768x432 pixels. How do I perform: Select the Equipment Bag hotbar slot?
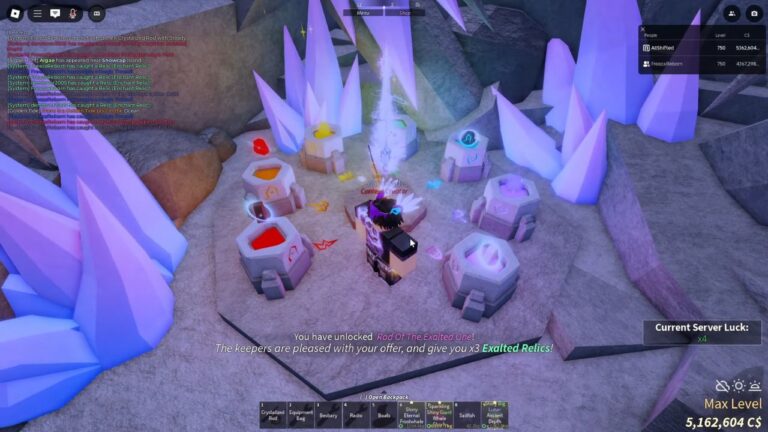point(302,415)
